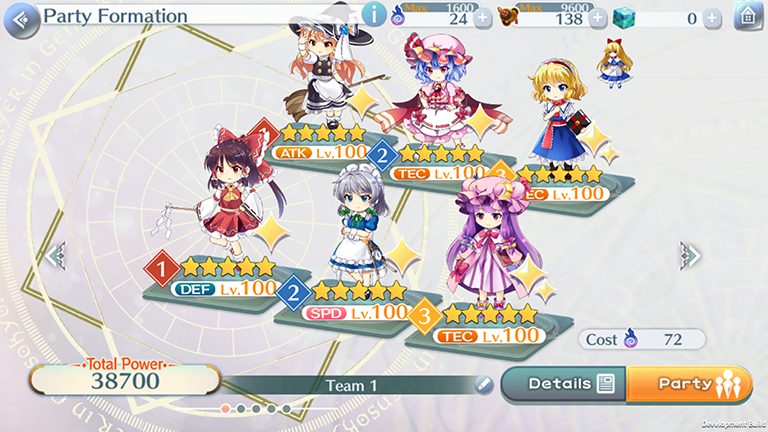Return to the home screen
The height and width of the screenshot is (432, 768).
click(746, 17)
